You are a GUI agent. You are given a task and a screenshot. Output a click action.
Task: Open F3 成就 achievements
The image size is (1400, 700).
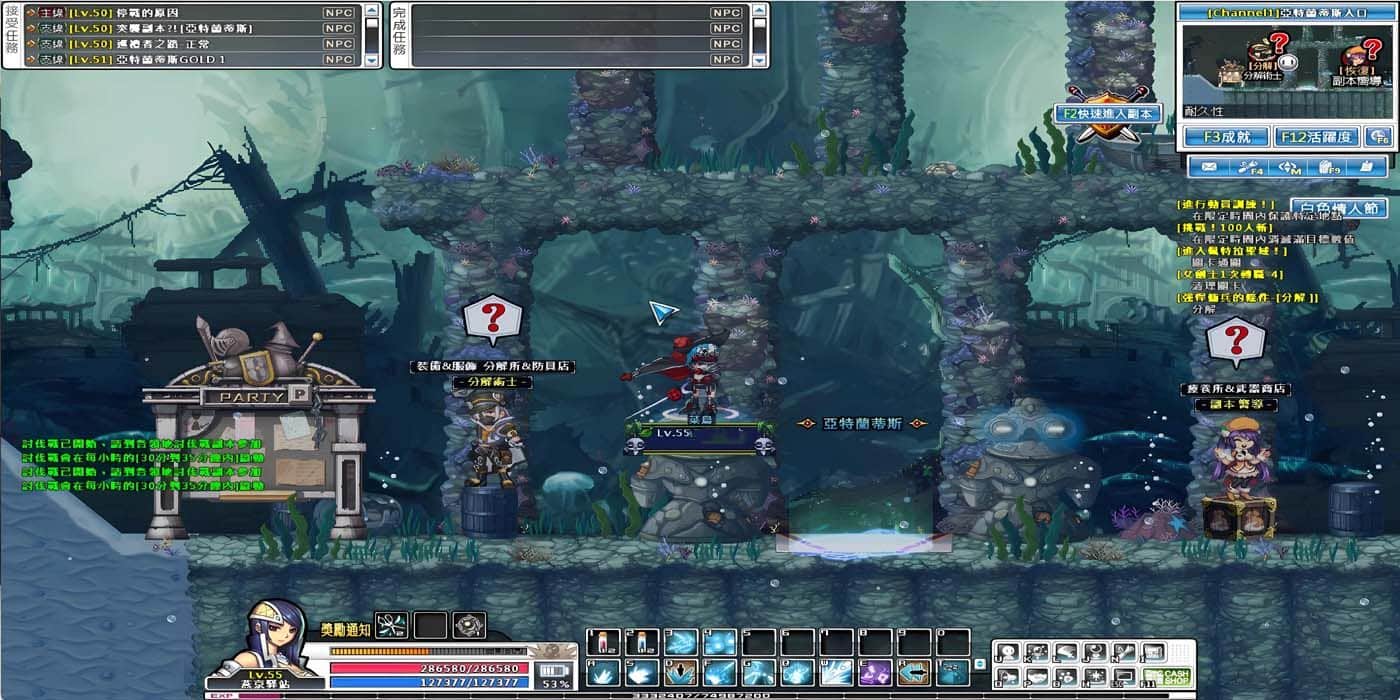coord(1227,137)
